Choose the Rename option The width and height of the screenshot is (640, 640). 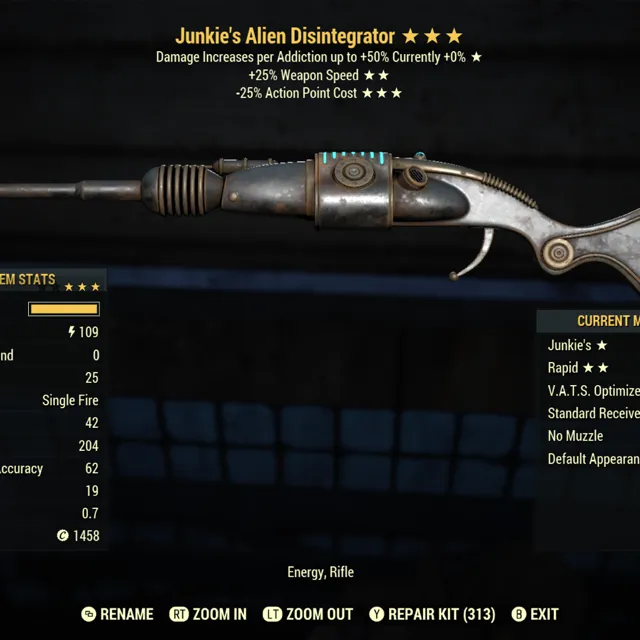tap(118, 614)
